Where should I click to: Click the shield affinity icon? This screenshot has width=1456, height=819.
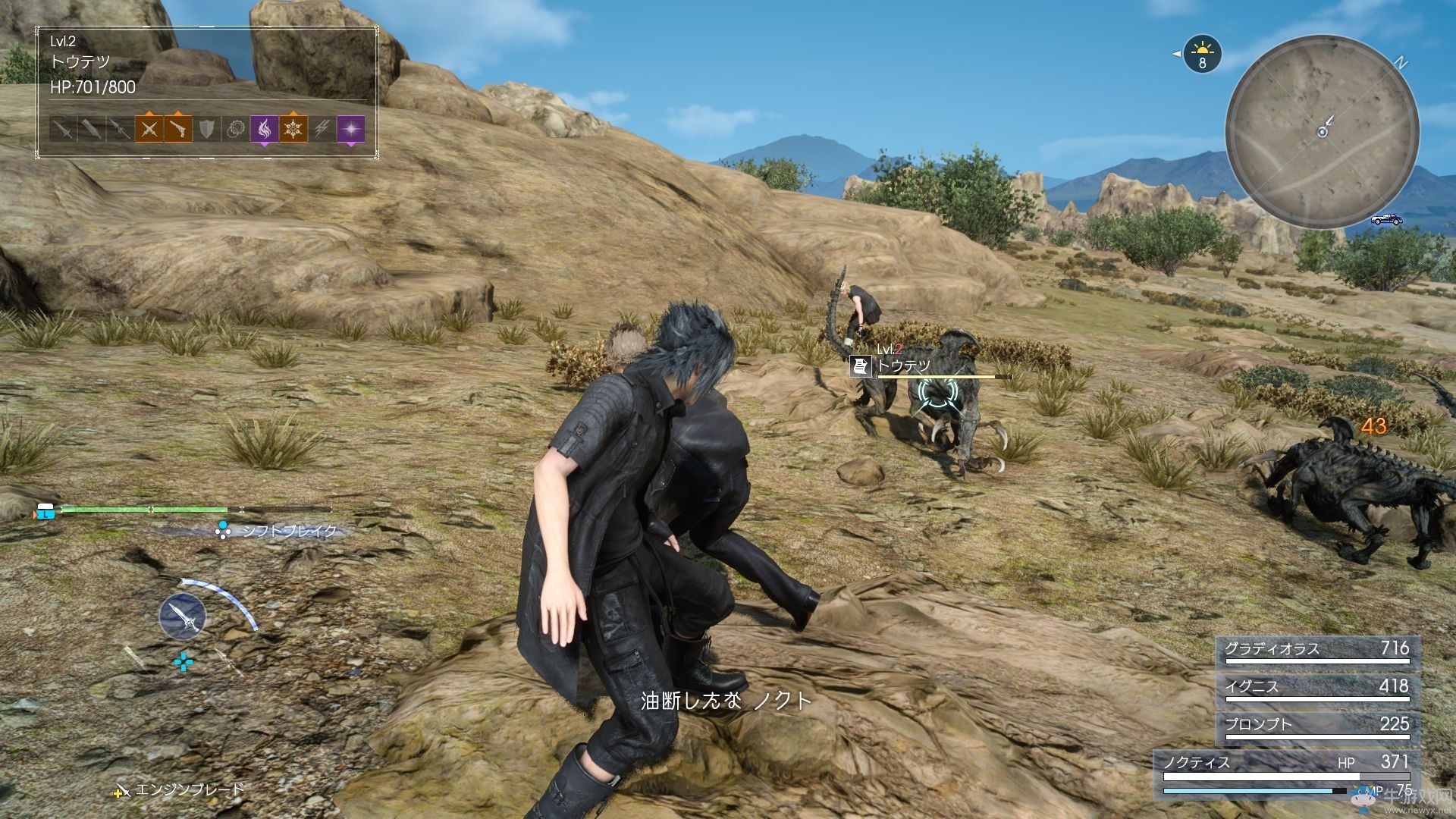(207, 129)
